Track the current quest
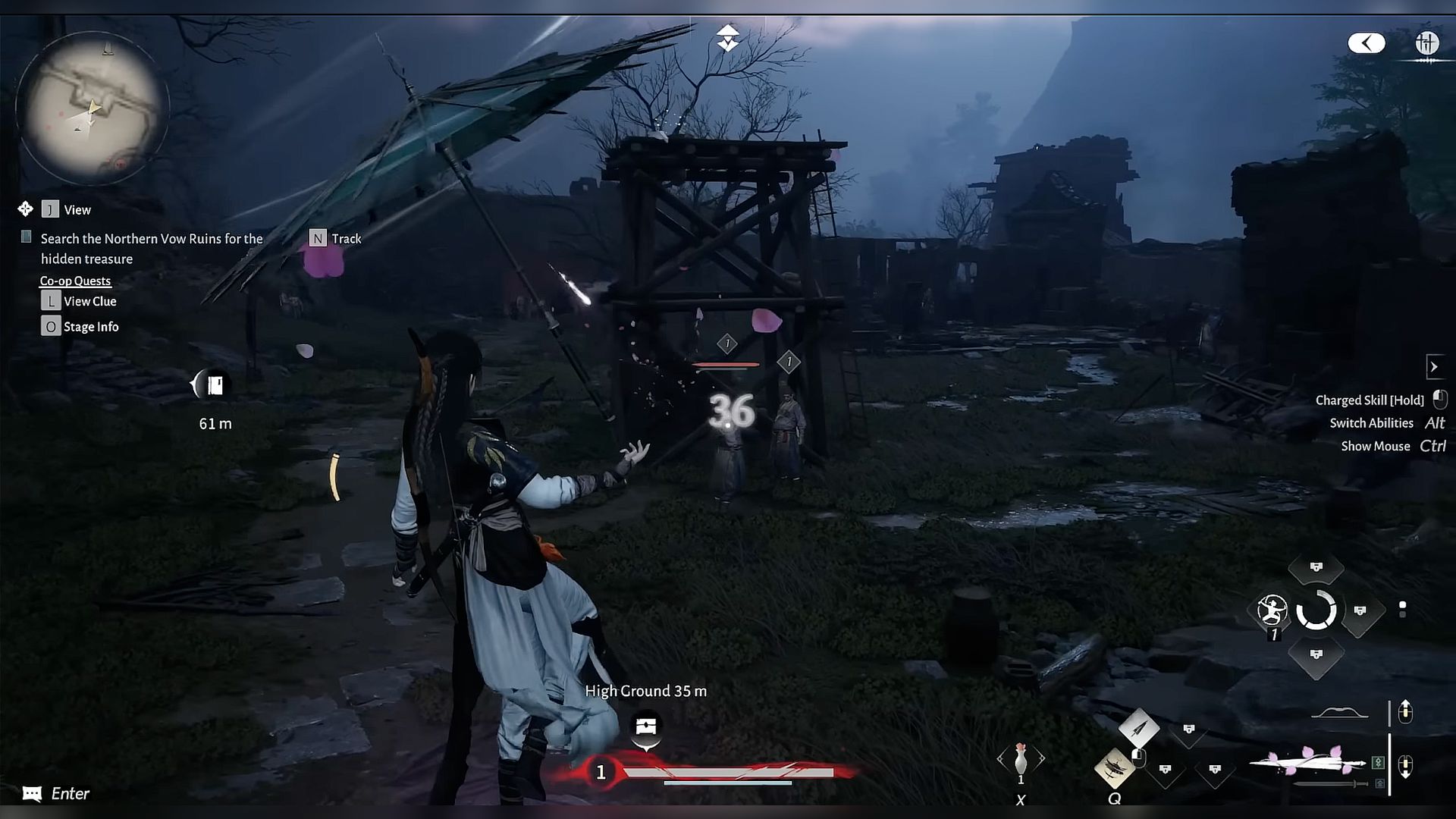1456x819 pixels. point(335,239)
